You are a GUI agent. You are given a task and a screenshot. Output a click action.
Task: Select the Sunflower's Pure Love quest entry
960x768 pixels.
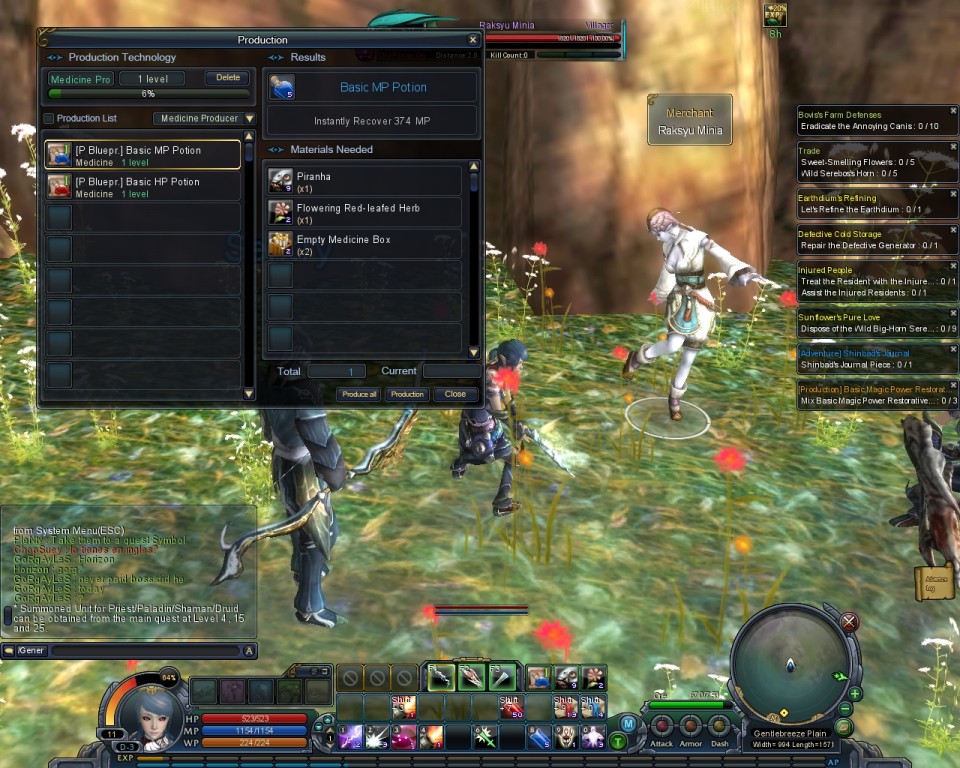(877, 323)
